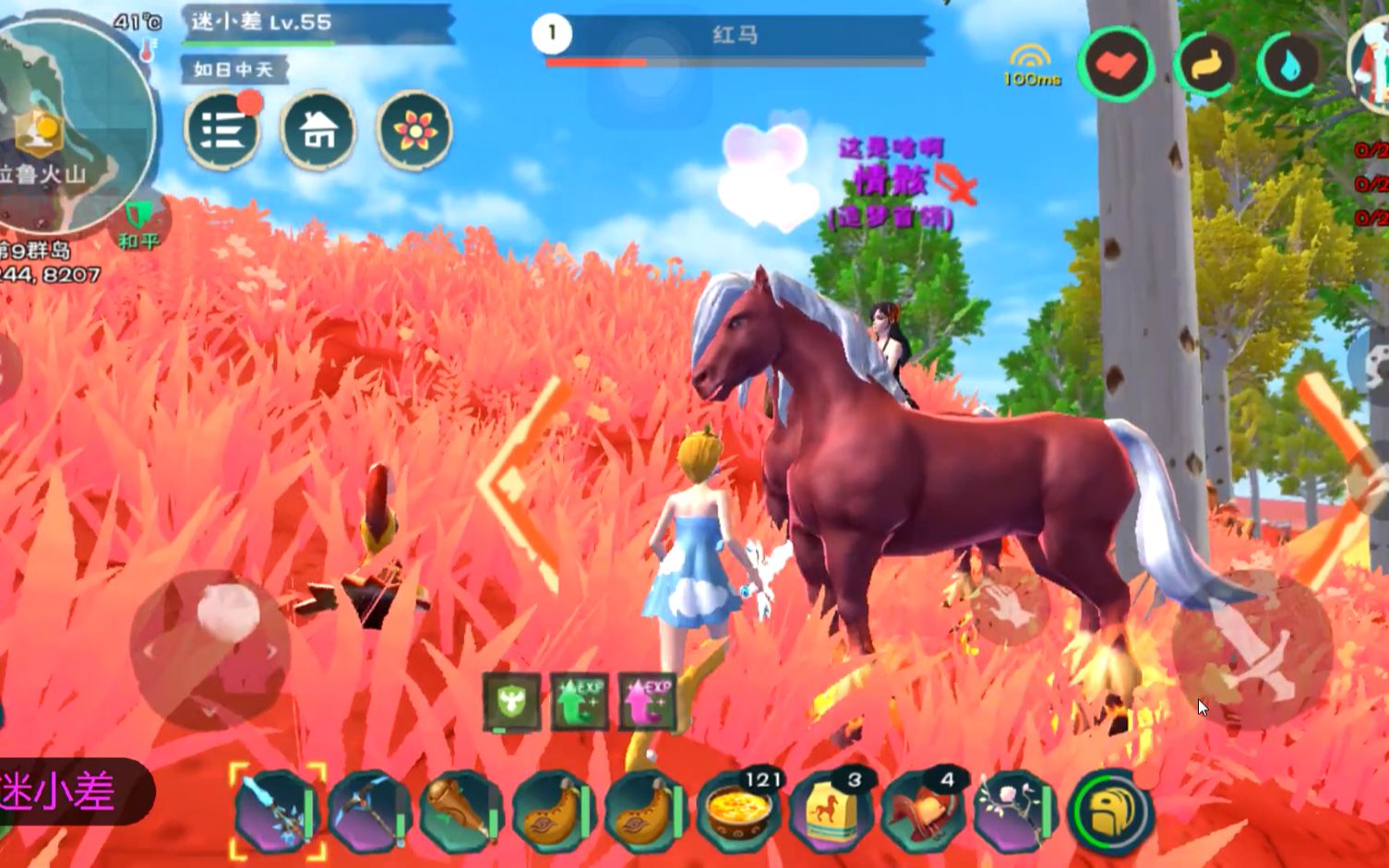Pick the red saddle hotbar item

pos(921,810)
